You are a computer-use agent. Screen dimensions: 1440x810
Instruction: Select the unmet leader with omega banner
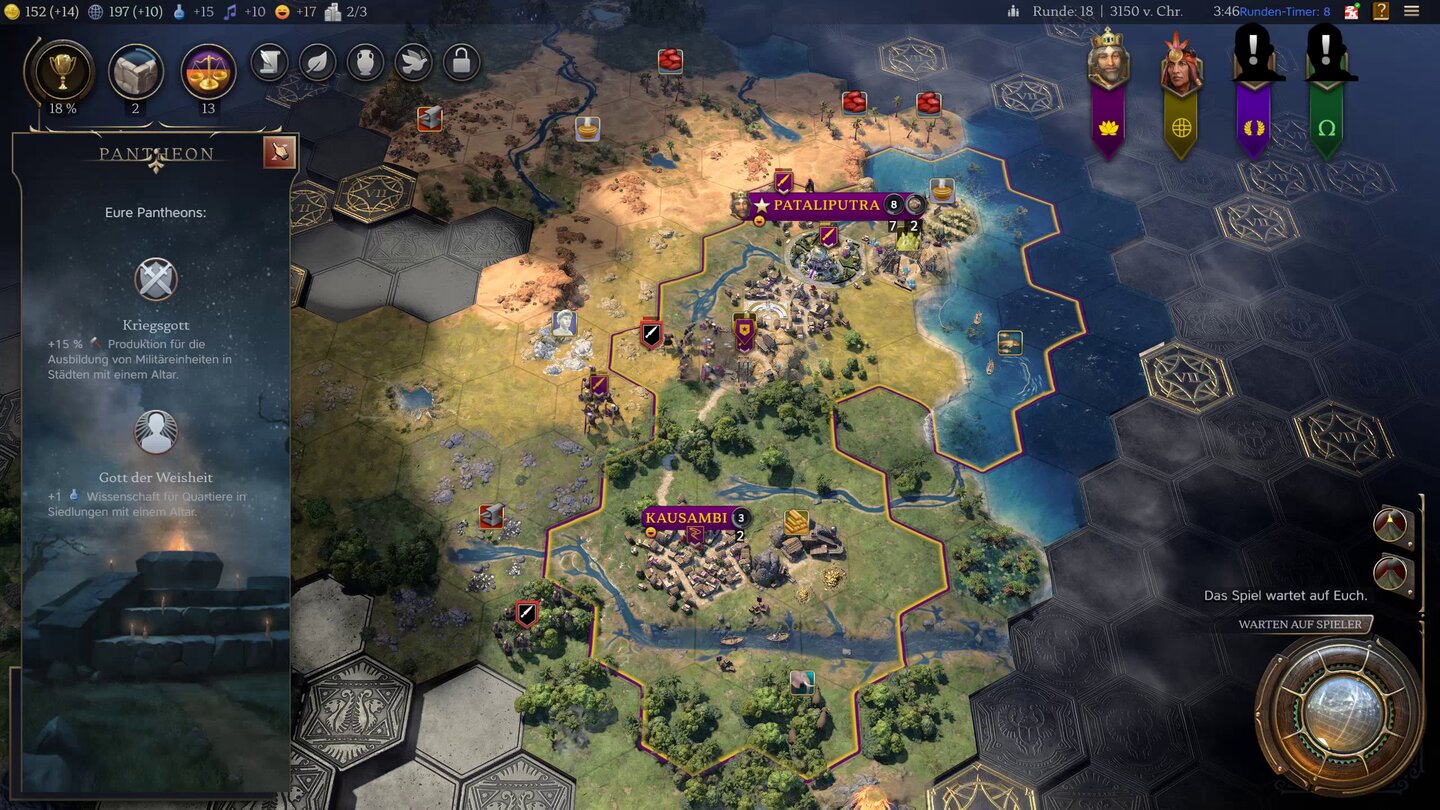[1326, 60]
